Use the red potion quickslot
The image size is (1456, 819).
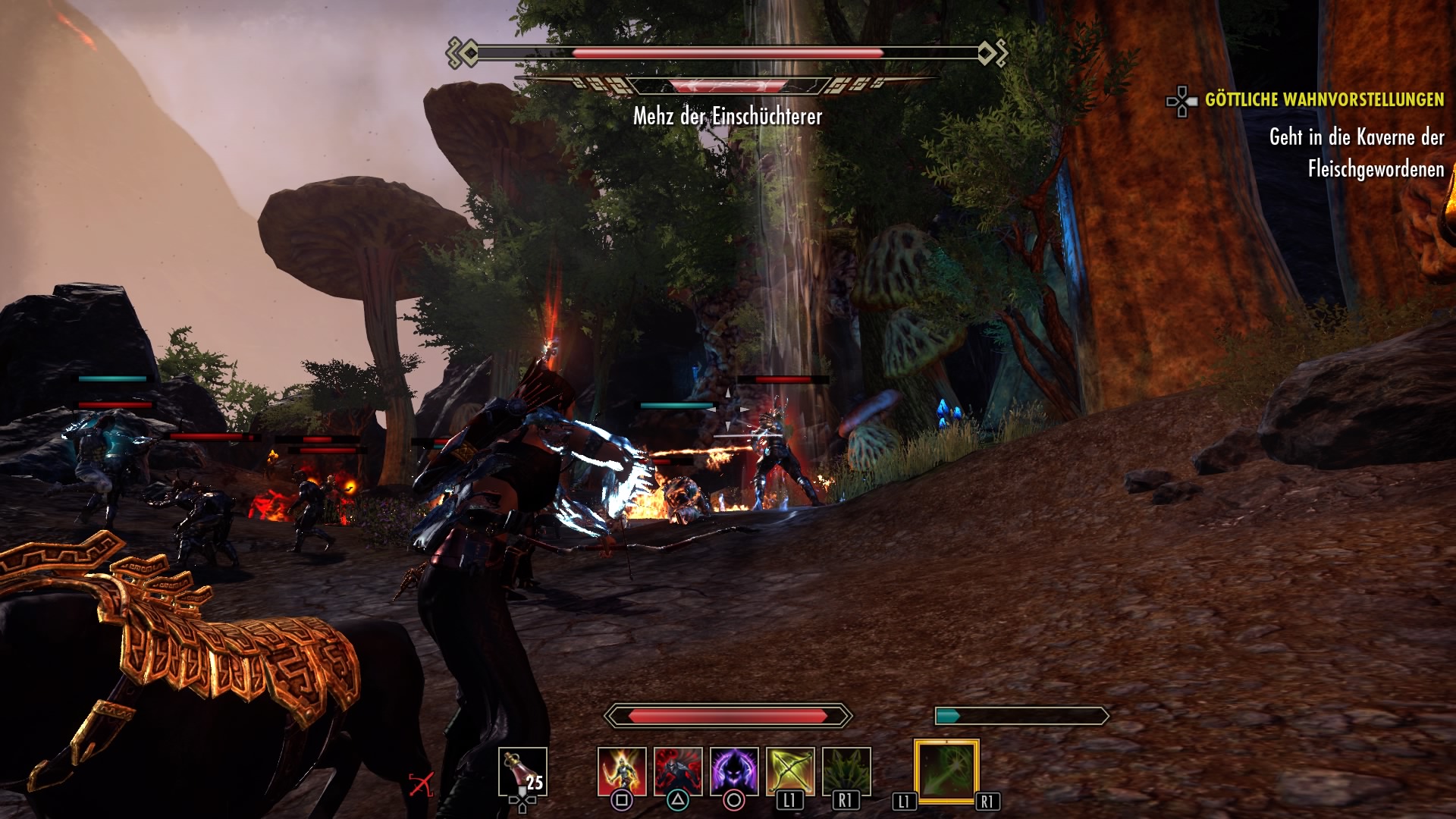(522, 772)
